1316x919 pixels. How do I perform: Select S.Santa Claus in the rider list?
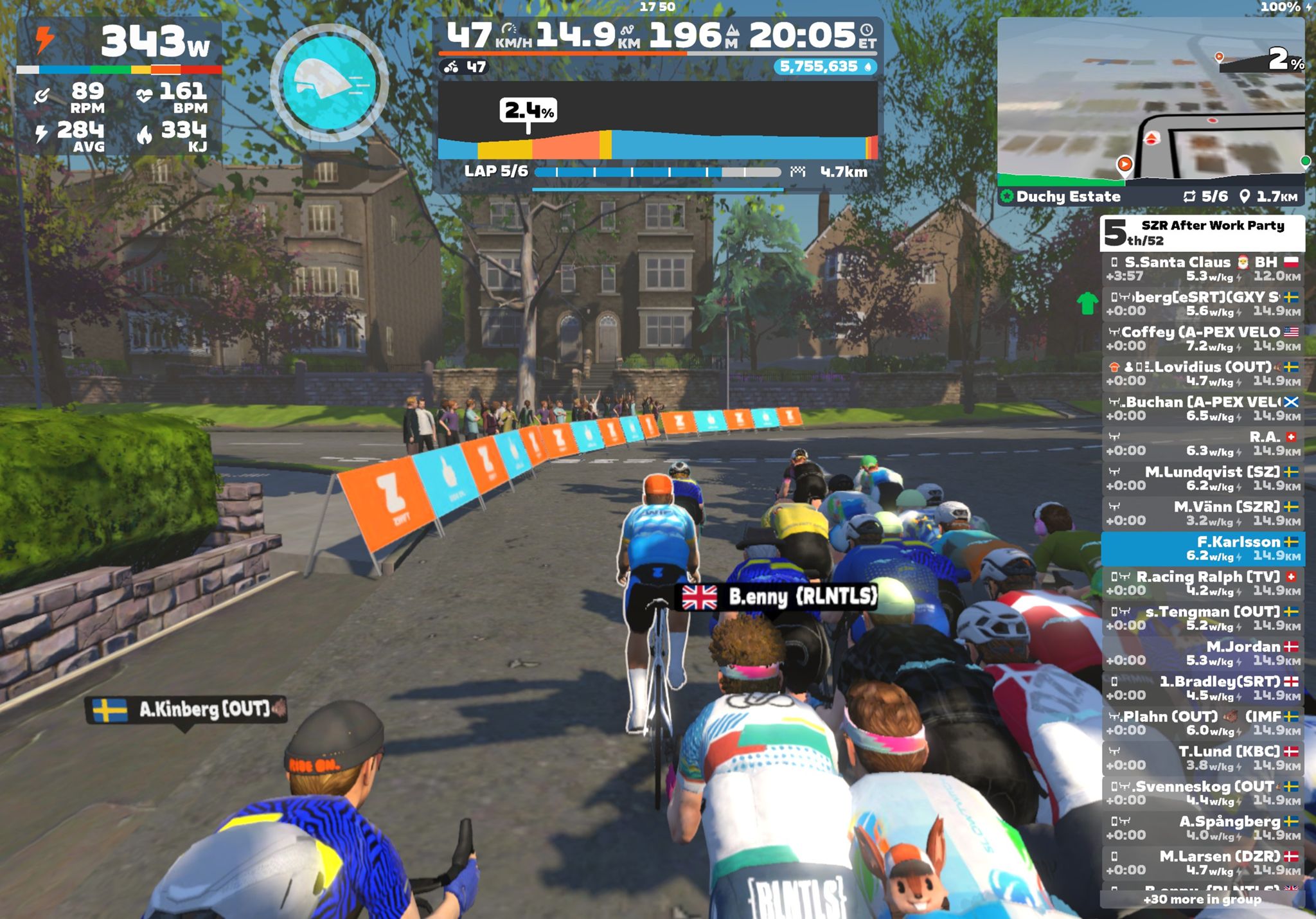[x=1202, y=269]
